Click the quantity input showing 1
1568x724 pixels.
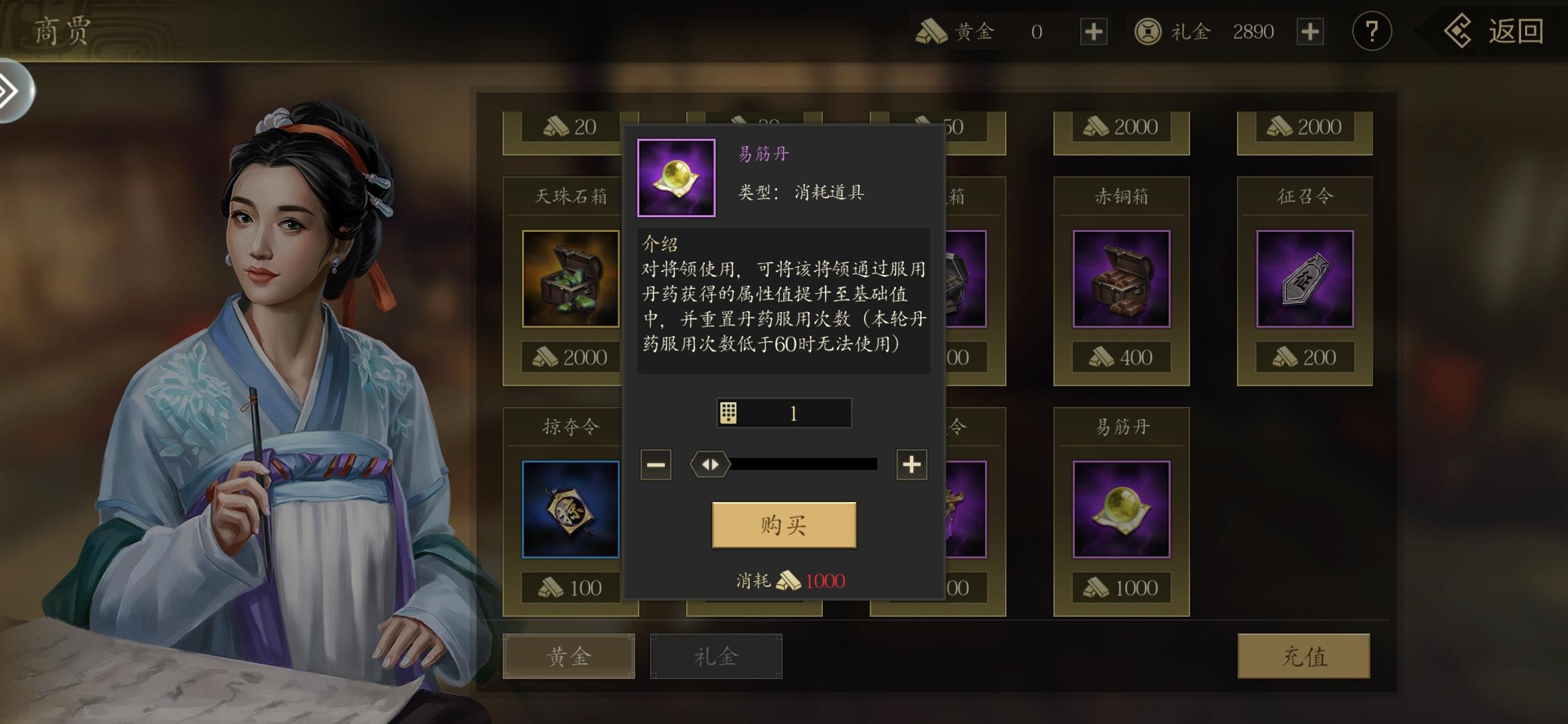(x=794, y=413)
